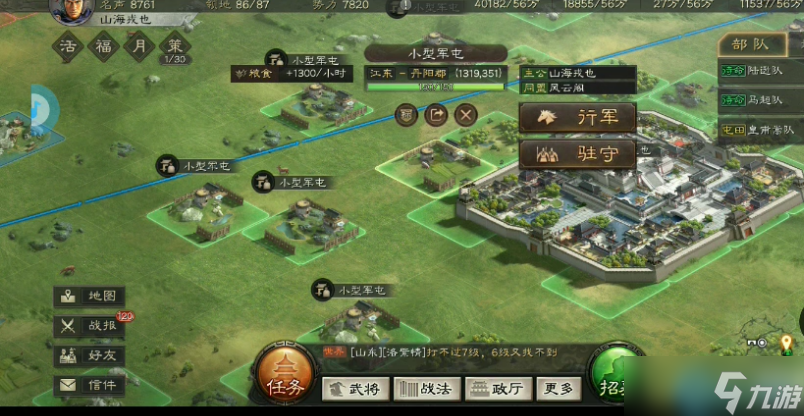Select the 月 monthly diamond icon
Image resolution: width=804 pixels, height=416 pixels.
point(139,46)
